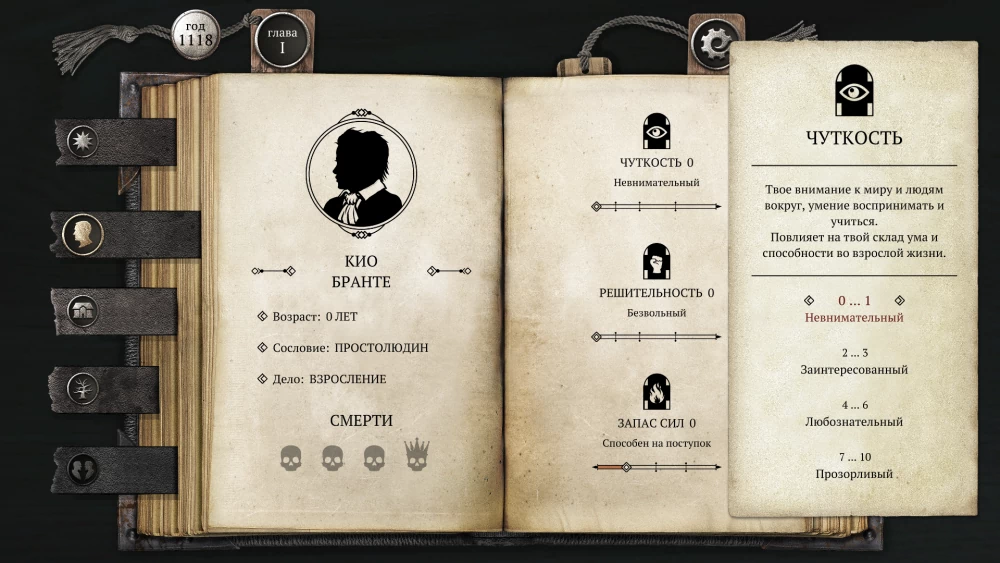Select the Чуткость eye trait icon
The height and width of the screenshot is (563, 1000).
tap(656, 131)
